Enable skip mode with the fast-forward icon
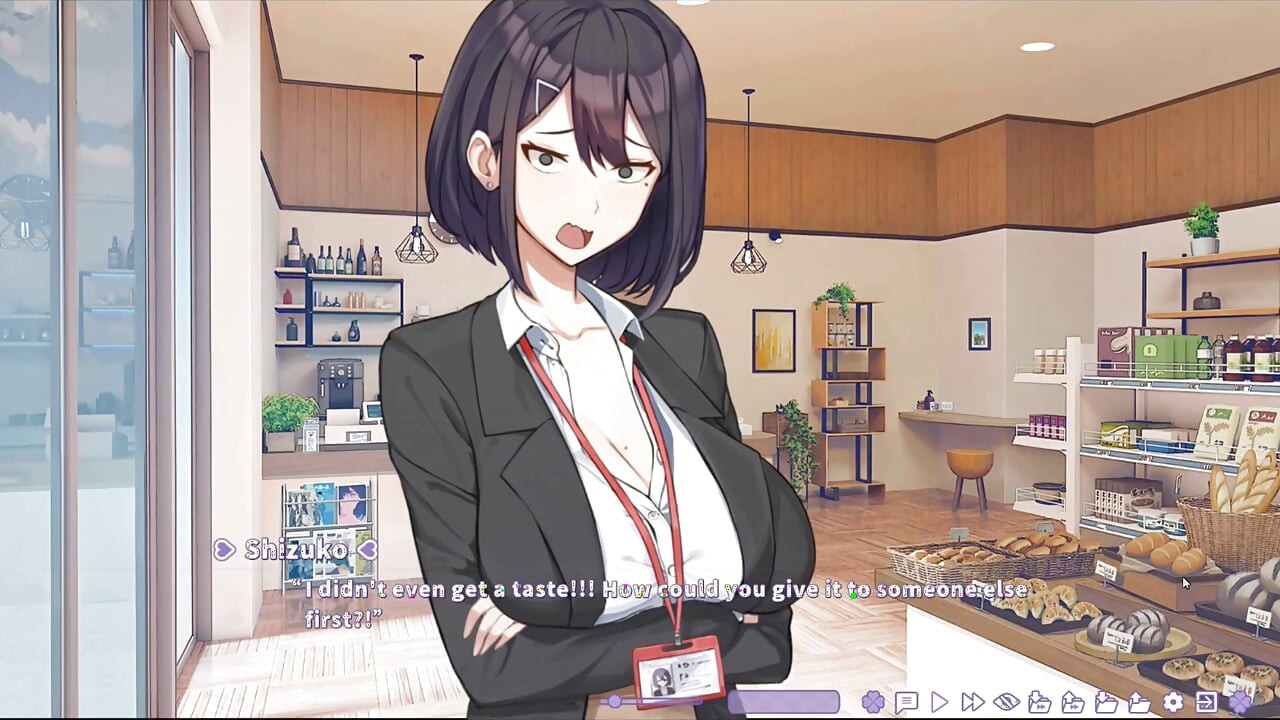The width and height of the screenshot is (1280, 720). [971, 700]
